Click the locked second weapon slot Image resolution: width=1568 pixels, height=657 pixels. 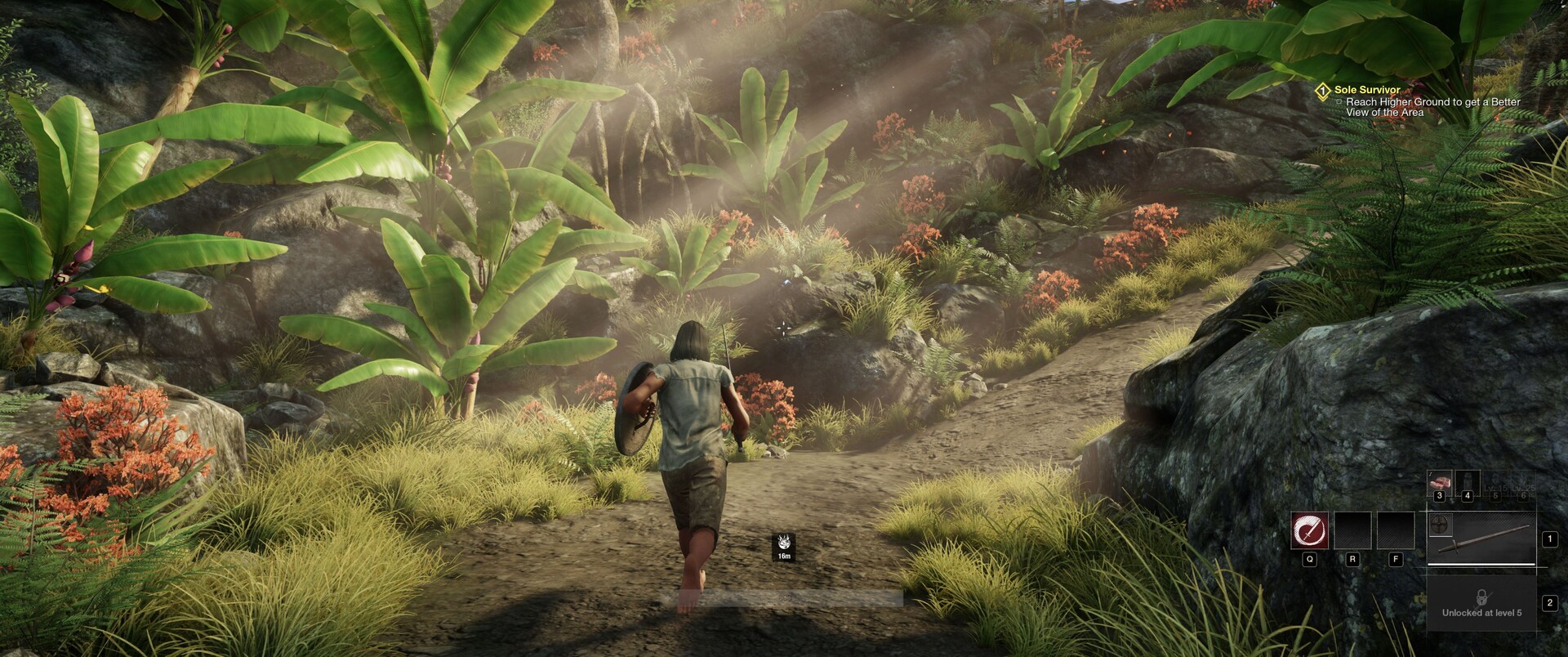1481,603
